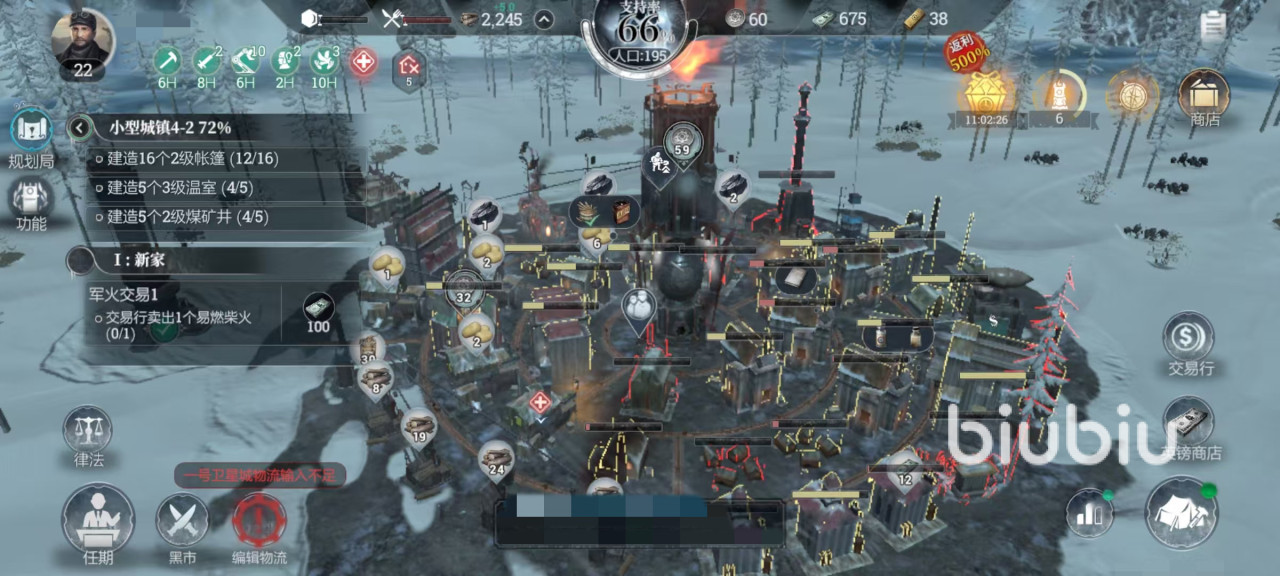Select the hammer 6H build queue icon

(166, 62)
